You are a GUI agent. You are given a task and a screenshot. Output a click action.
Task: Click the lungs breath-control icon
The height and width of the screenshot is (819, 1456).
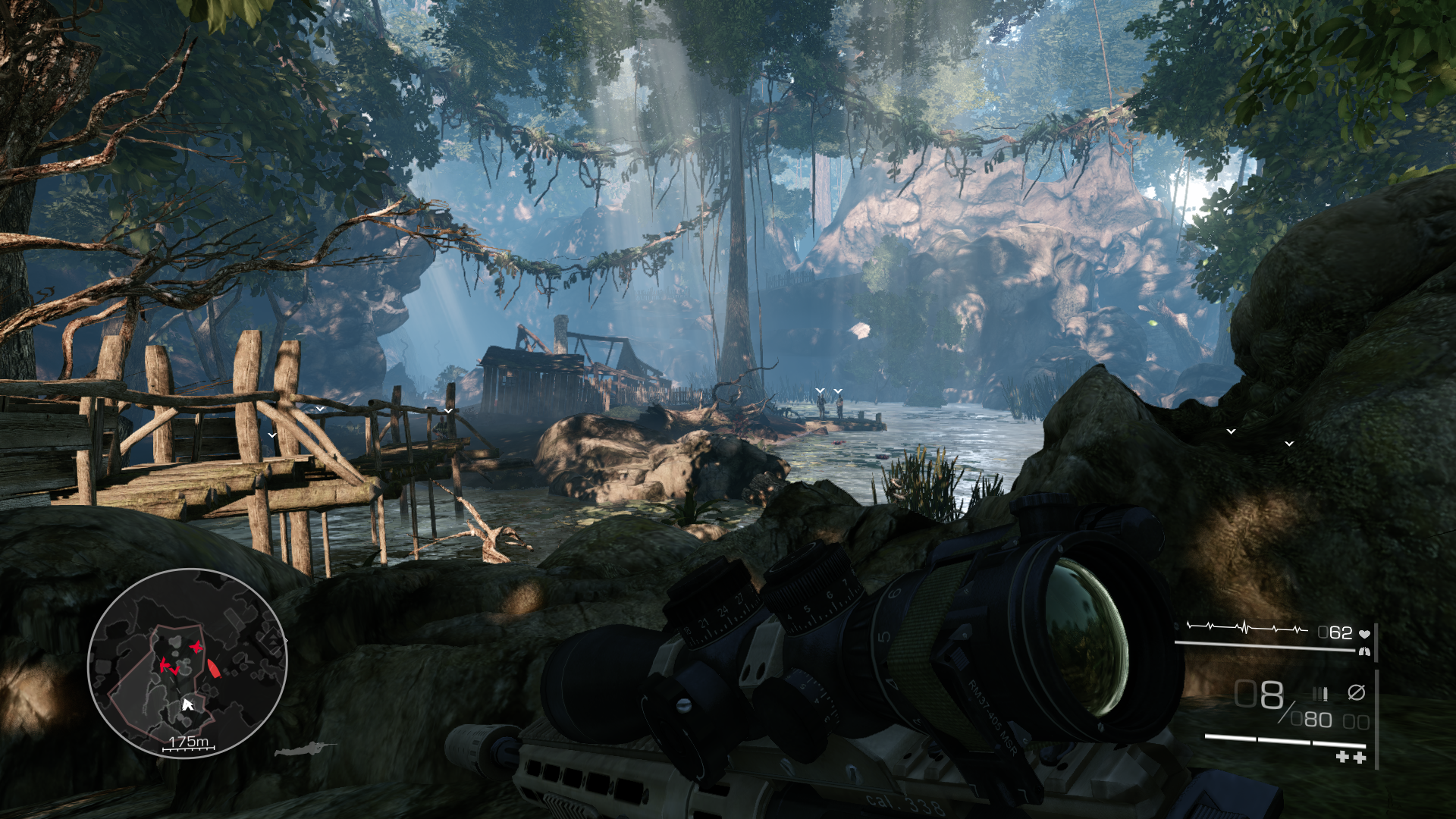click(x=1365, y=651)
